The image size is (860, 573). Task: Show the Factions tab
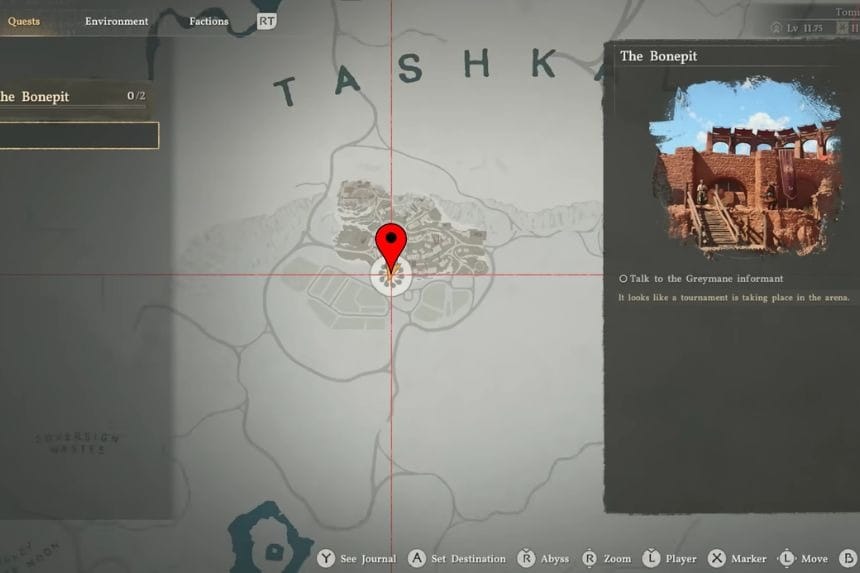[x=208, y=21]
